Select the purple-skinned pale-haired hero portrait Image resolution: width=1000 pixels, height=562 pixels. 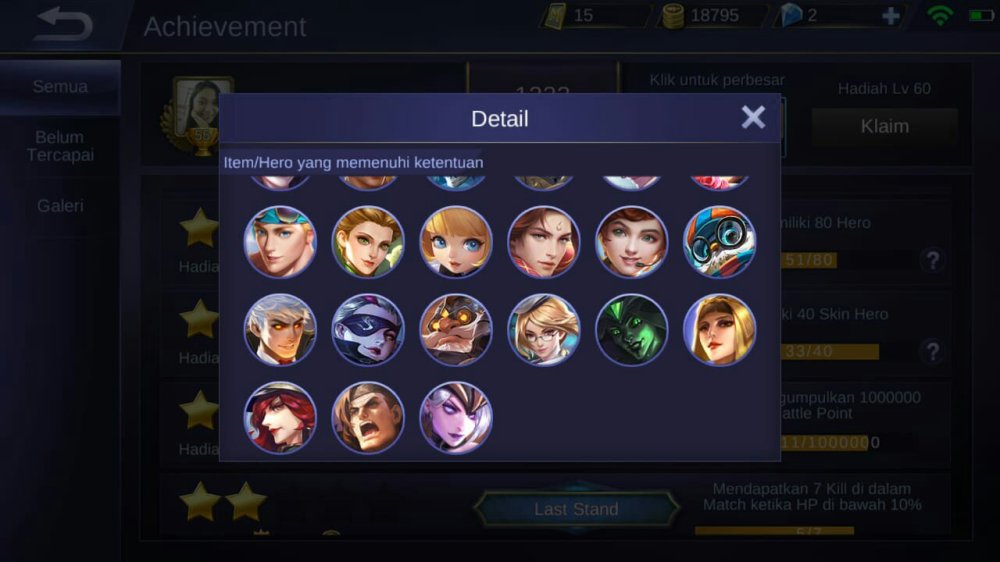tap(456, 418)
